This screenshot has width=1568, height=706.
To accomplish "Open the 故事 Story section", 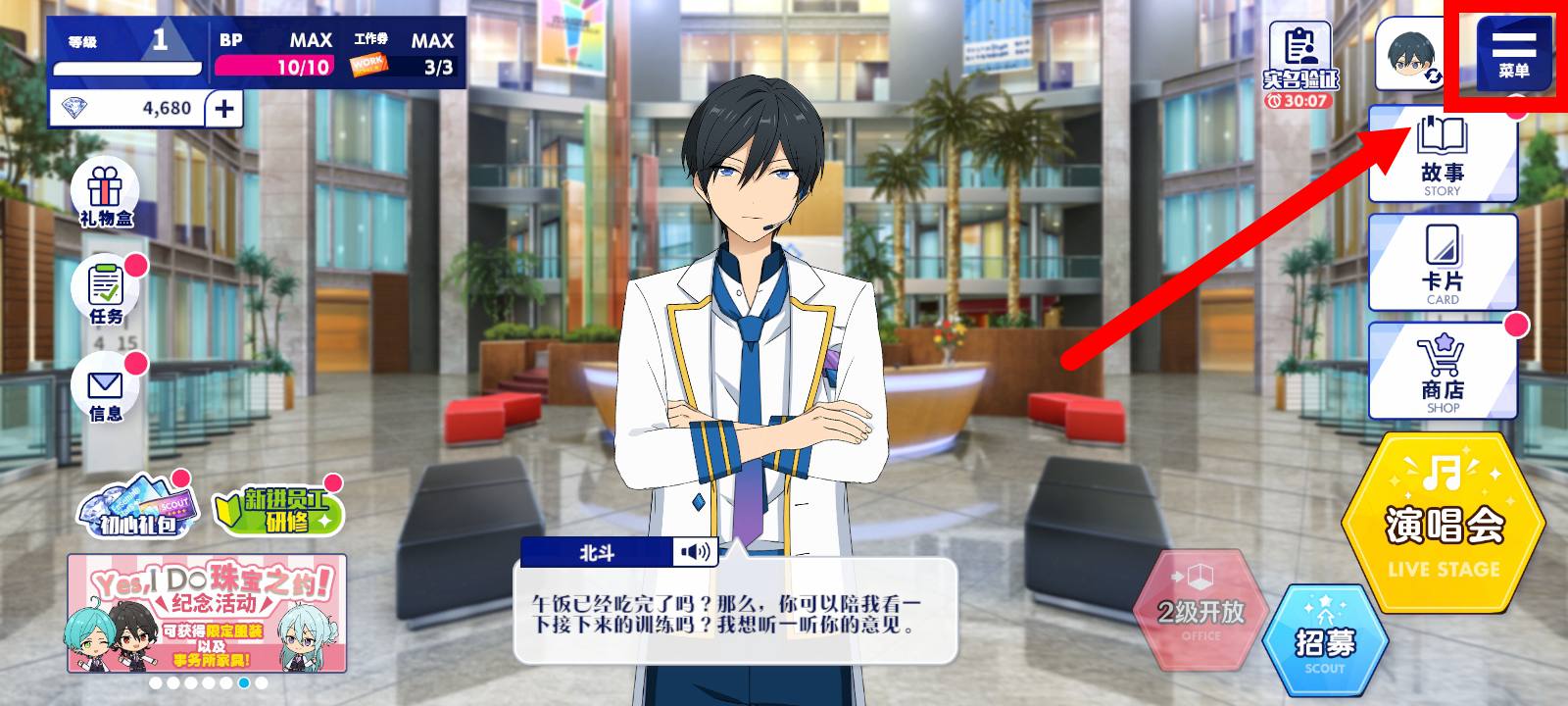I will [1442, 155].
